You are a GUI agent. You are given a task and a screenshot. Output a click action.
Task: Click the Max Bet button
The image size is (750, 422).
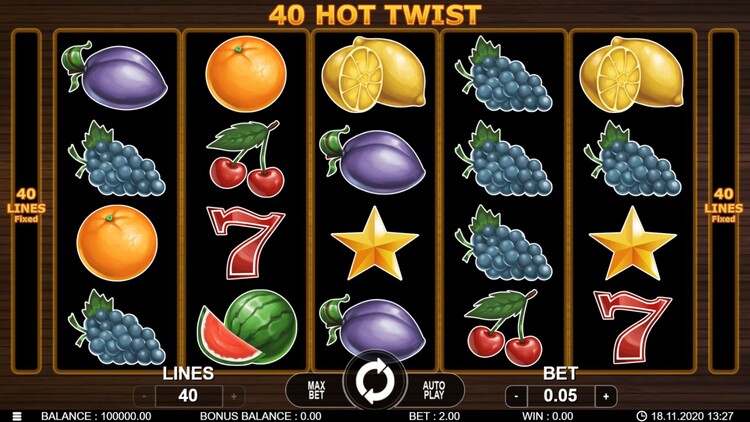pos(316,388)
